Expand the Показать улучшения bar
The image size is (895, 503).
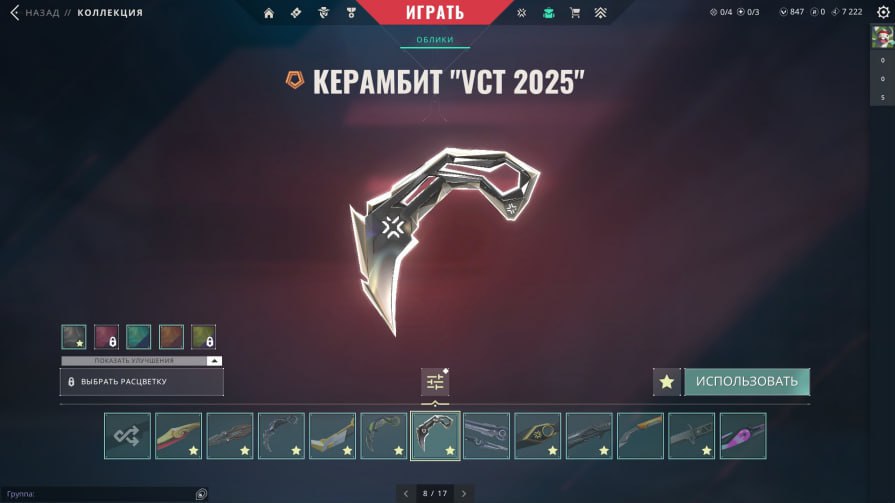point(141,360)
